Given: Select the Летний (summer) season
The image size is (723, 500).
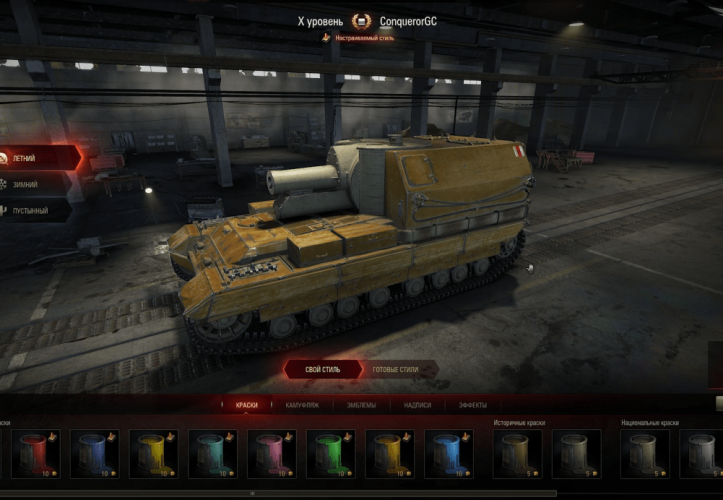Looking at the screenshot, I should [35, 158].
